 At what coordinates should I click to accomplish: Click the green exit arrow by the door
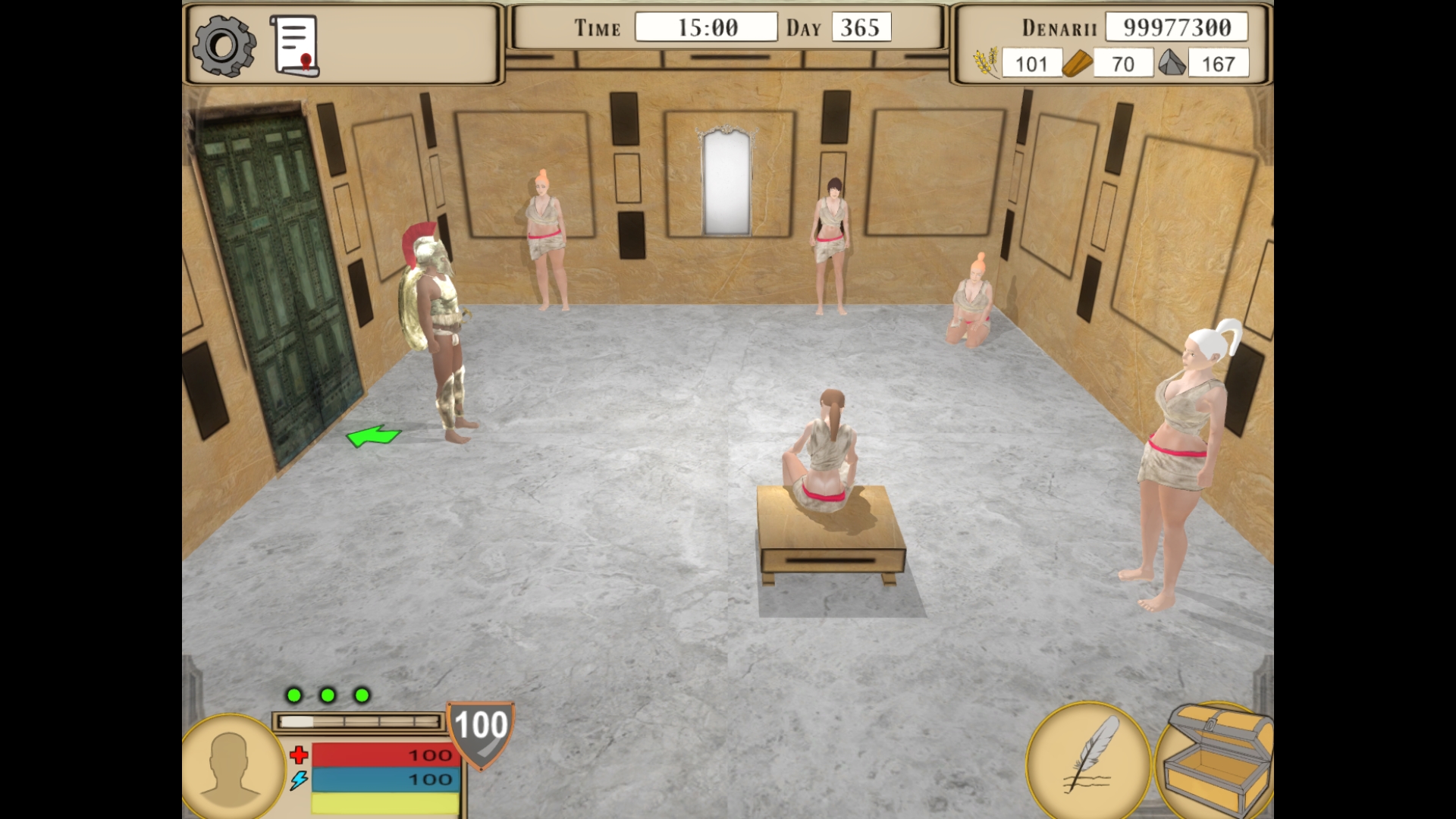coord(373,436)
